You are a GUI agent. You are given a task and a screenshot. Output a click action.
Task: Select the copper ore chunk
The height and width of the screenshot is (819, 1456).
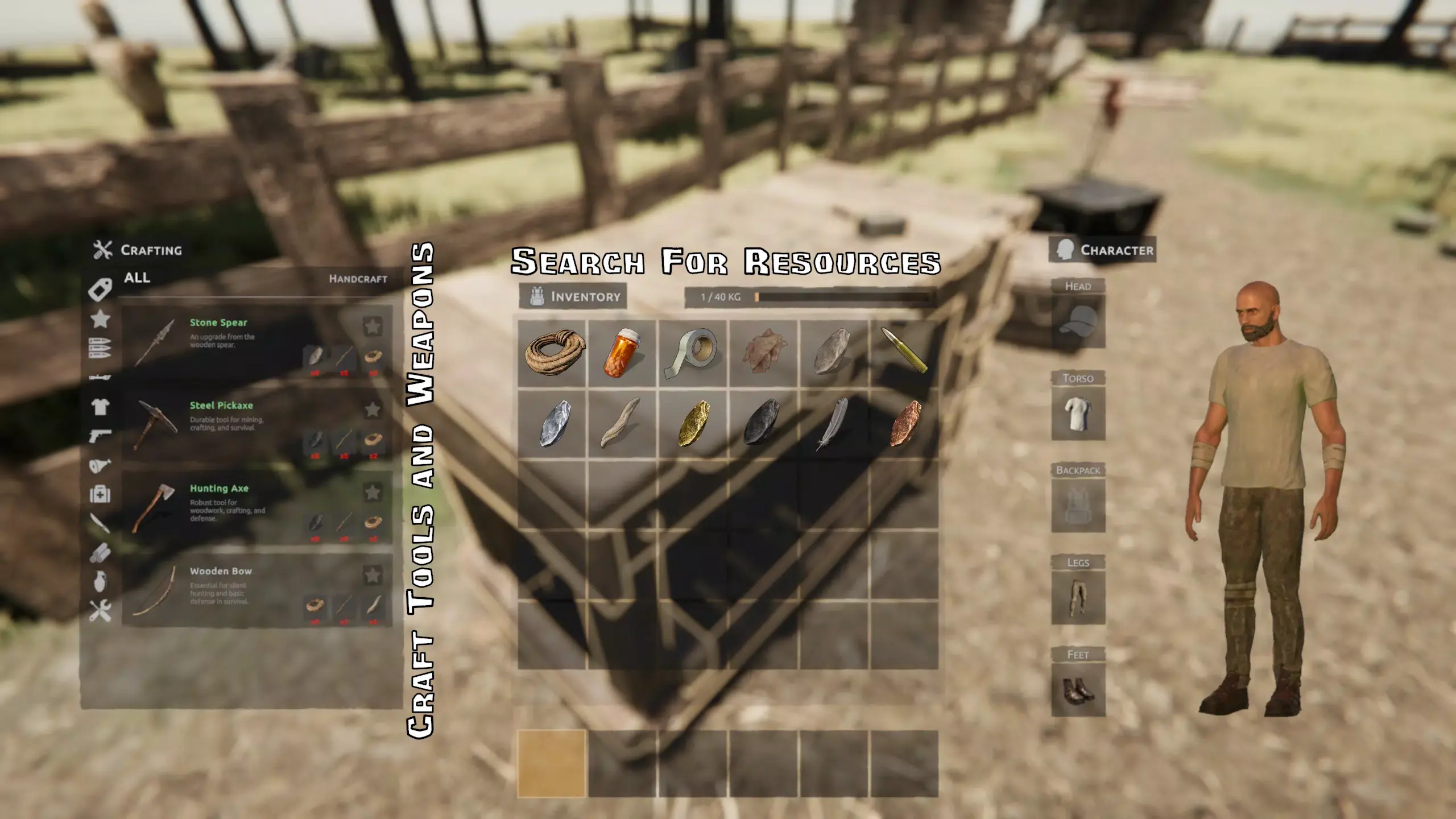904,423
